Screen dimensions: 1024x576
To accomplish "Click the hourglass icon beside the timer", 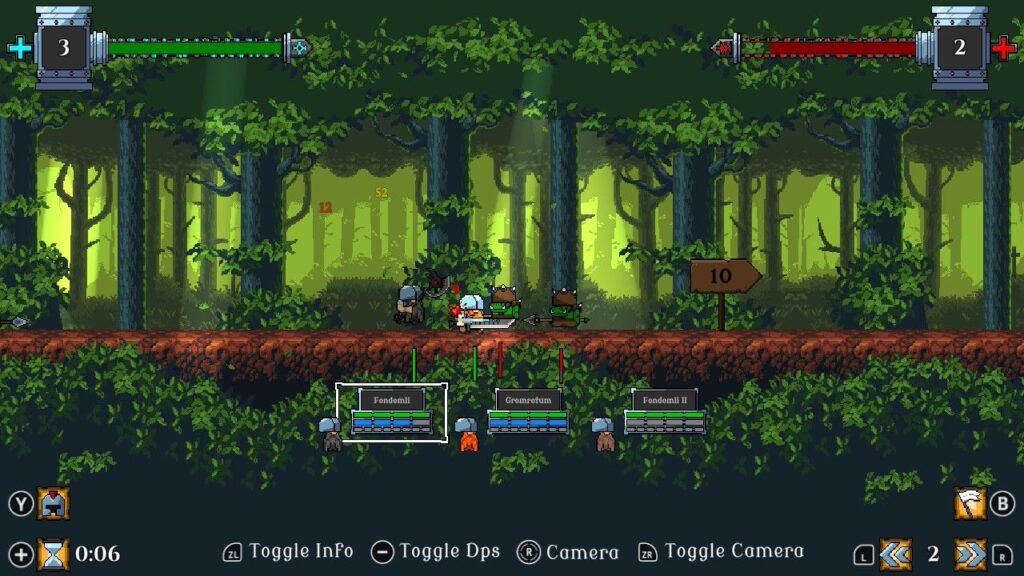I will (x=54, y=553).
